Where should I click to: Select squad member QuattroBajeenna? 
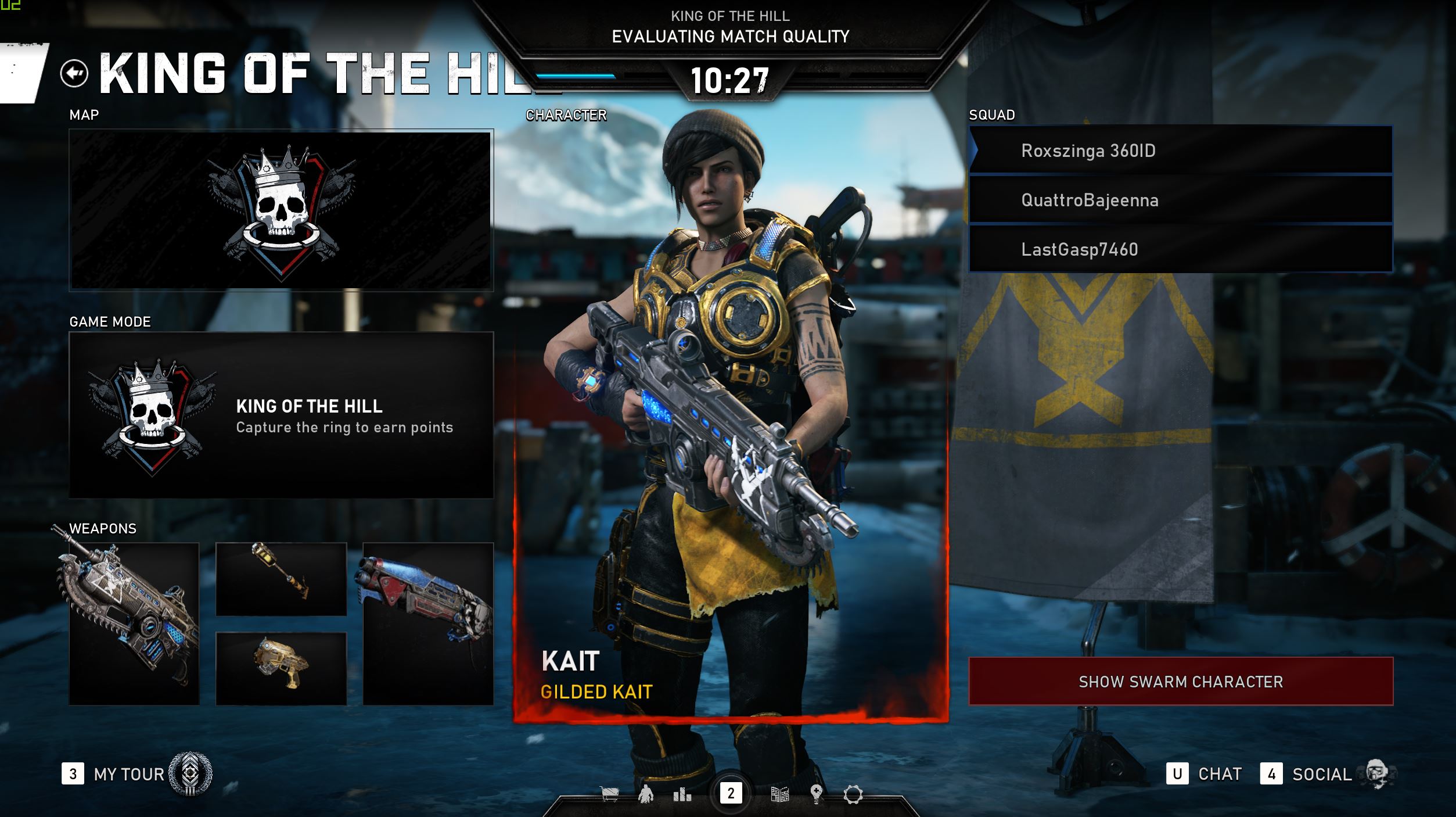tap(1180, 200)
